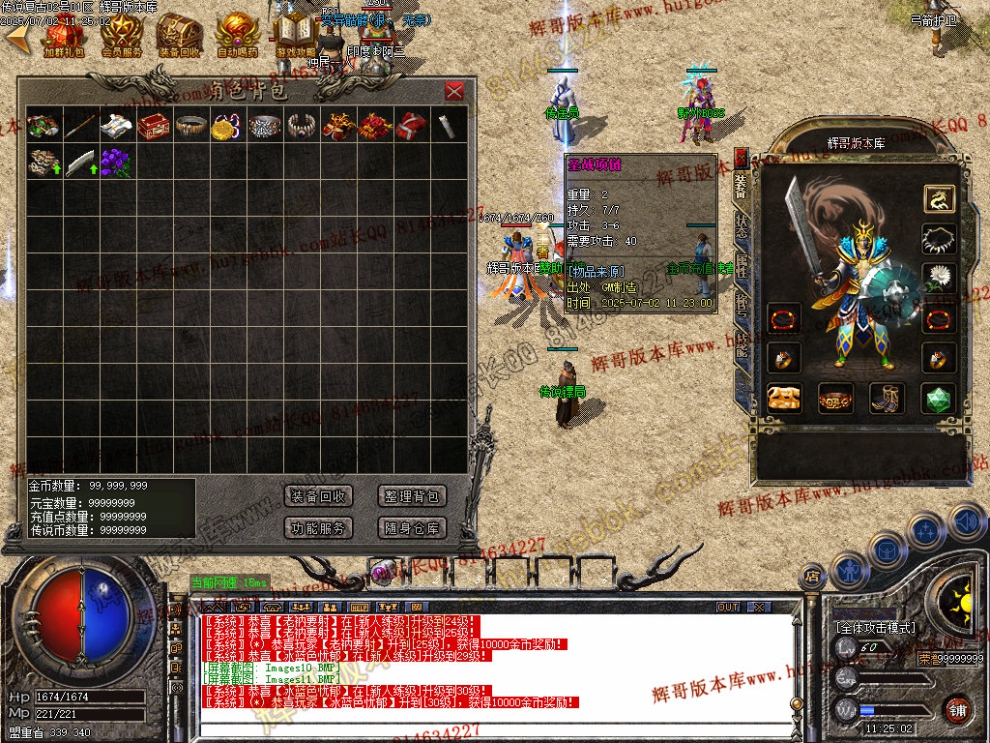This screenshot has width=990, height=743.
Task: Switch to the 状态 tab of character panel
Action: click(x=741, y=226)
